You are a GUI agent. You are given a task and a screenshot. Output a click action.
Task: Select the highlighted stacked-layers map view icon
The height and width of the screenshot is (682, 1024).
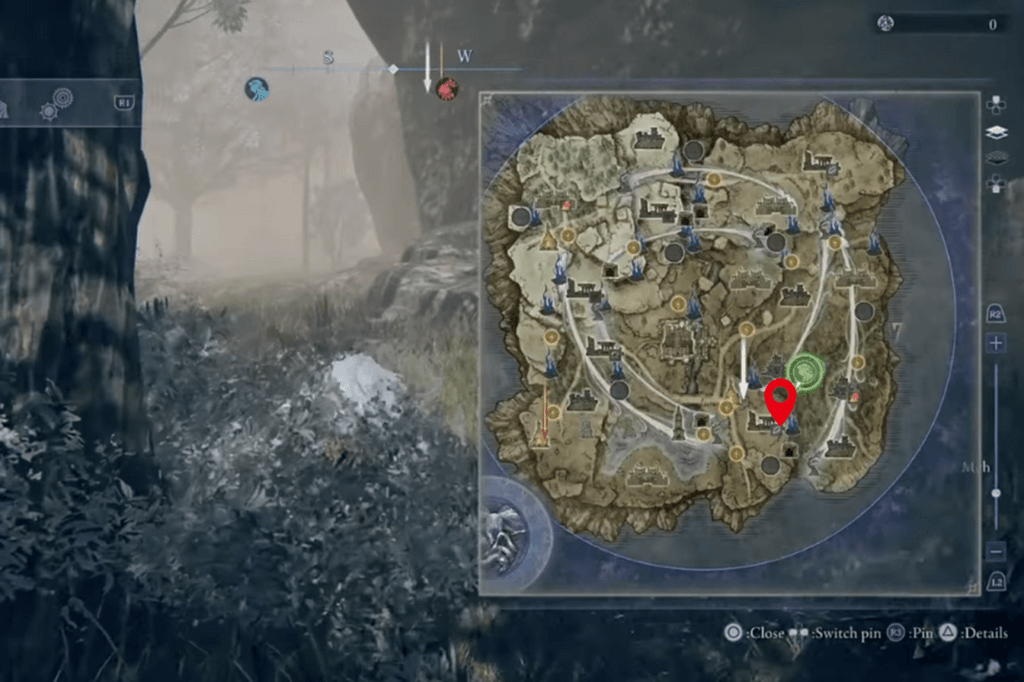pyautogui.click(x=996, y=131)
